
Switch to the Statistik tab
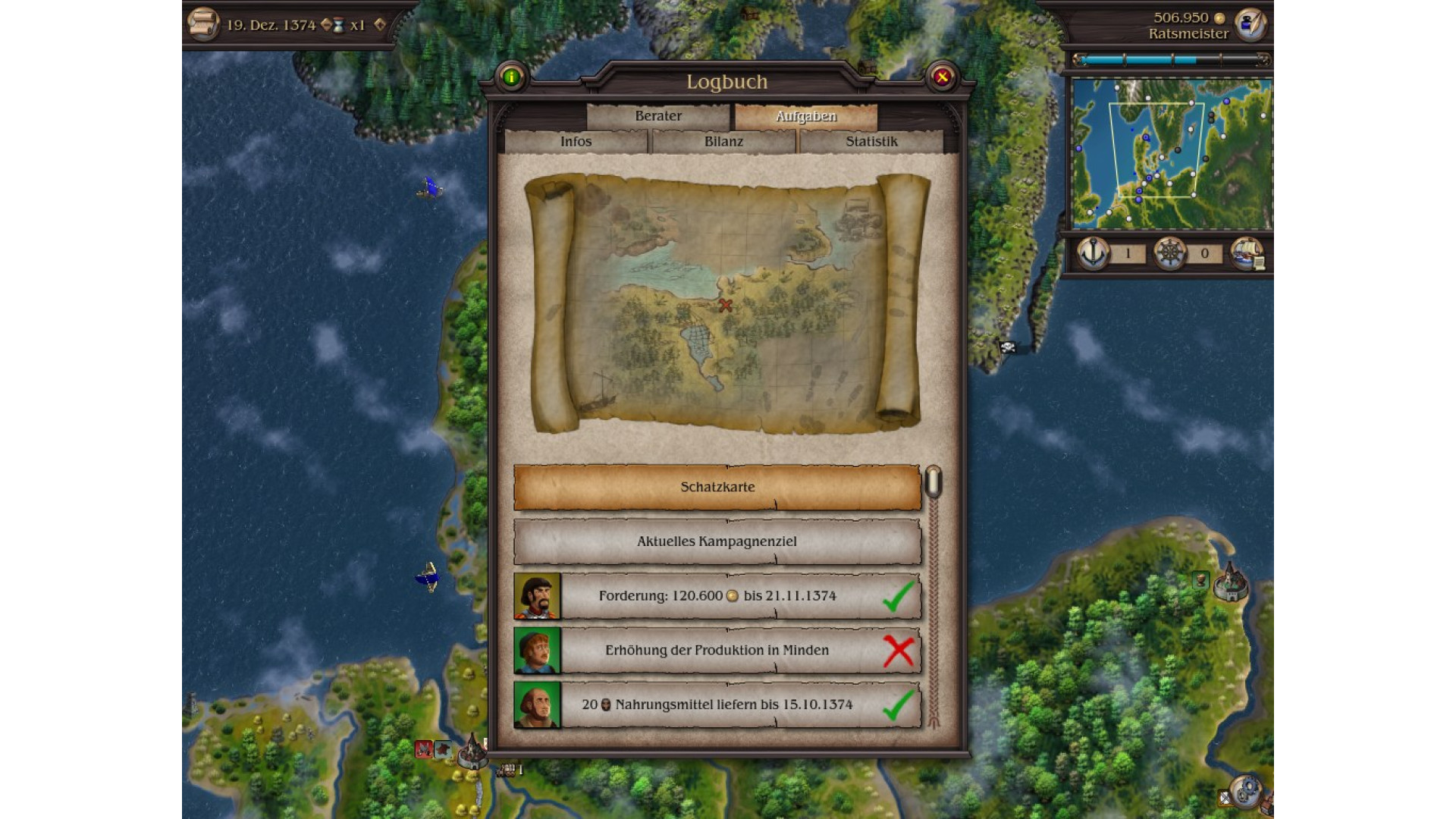(x=871, y=142)
